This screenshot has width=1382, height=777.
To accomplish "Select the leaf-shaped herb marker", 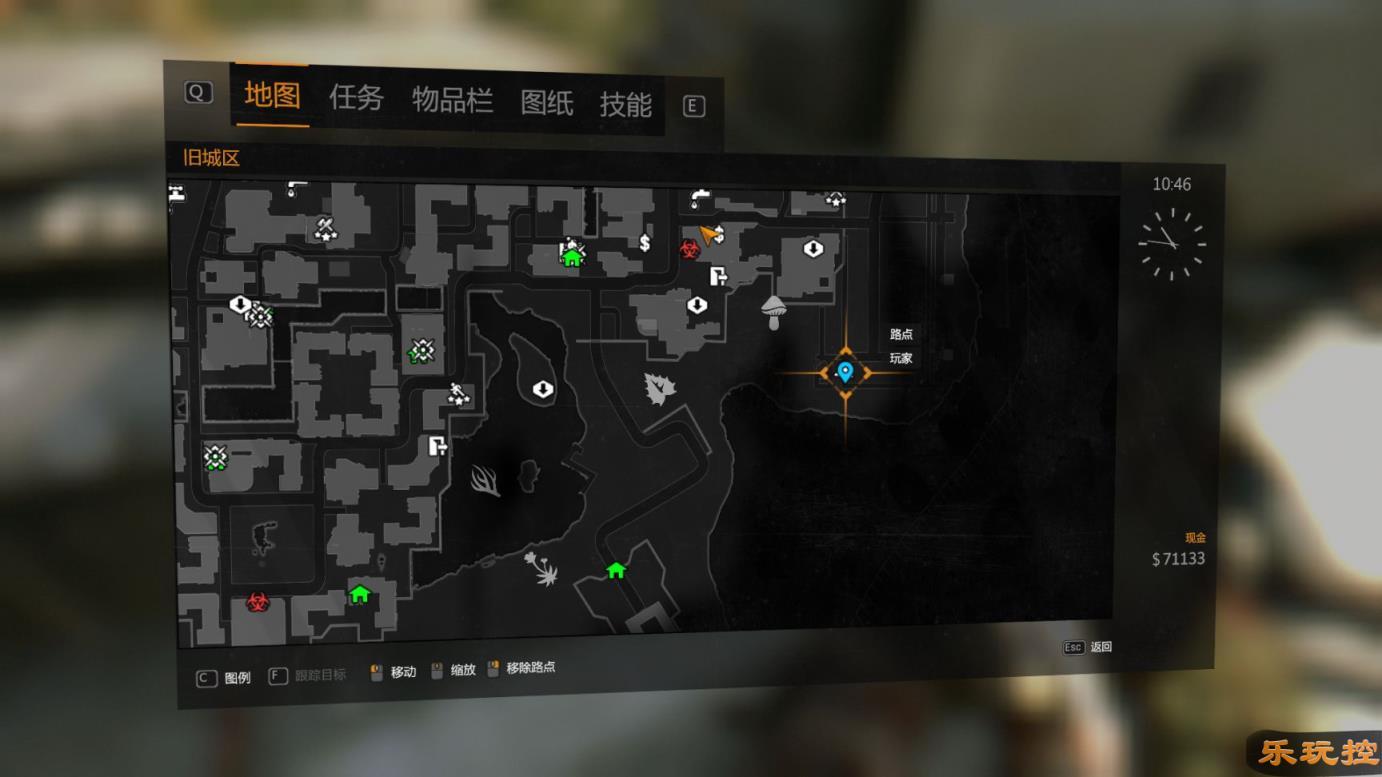I will [x=657, y=389].
